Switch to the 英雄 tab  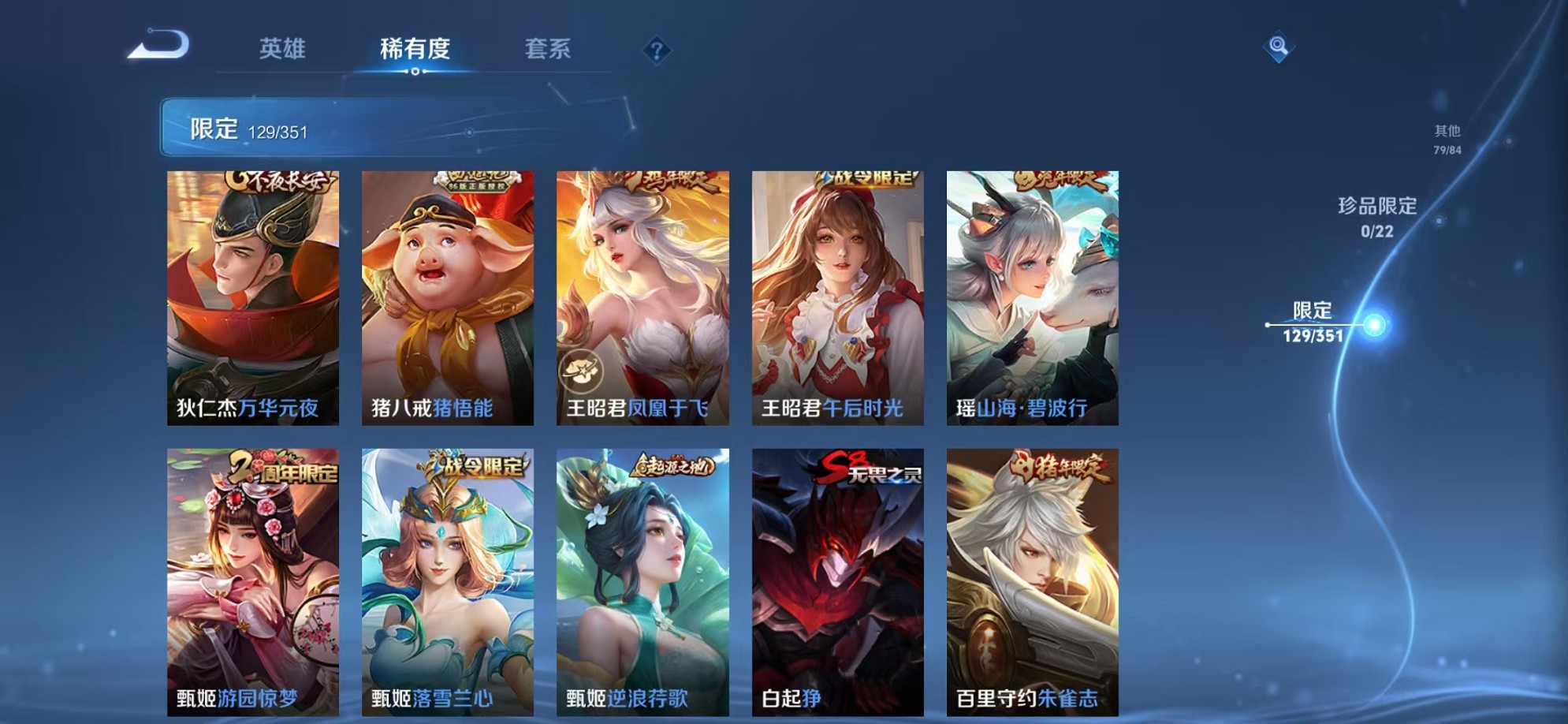coord(283,49)
